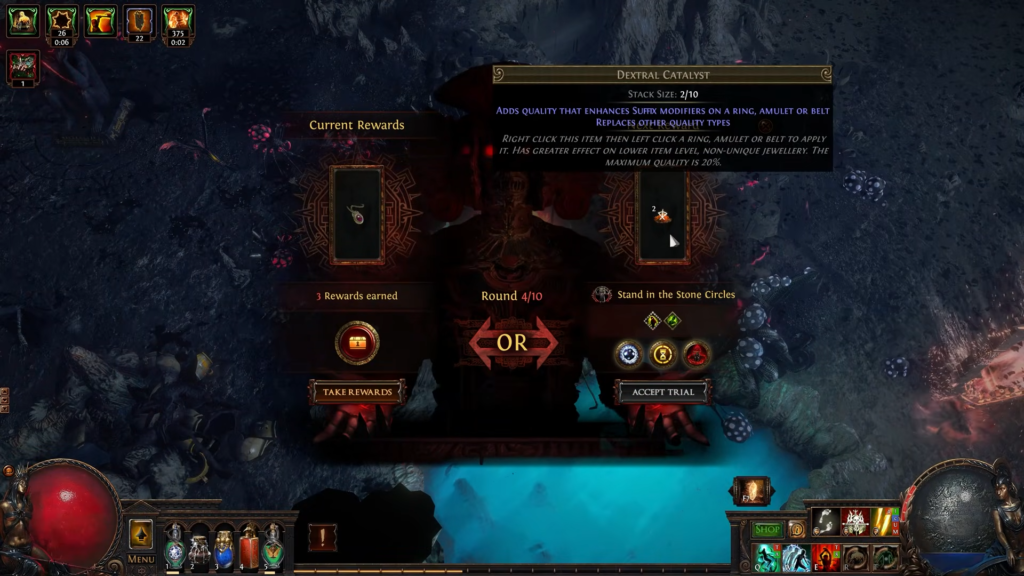Take the current rewards
The image size is (1024, 576).
[x=357, y=391]
